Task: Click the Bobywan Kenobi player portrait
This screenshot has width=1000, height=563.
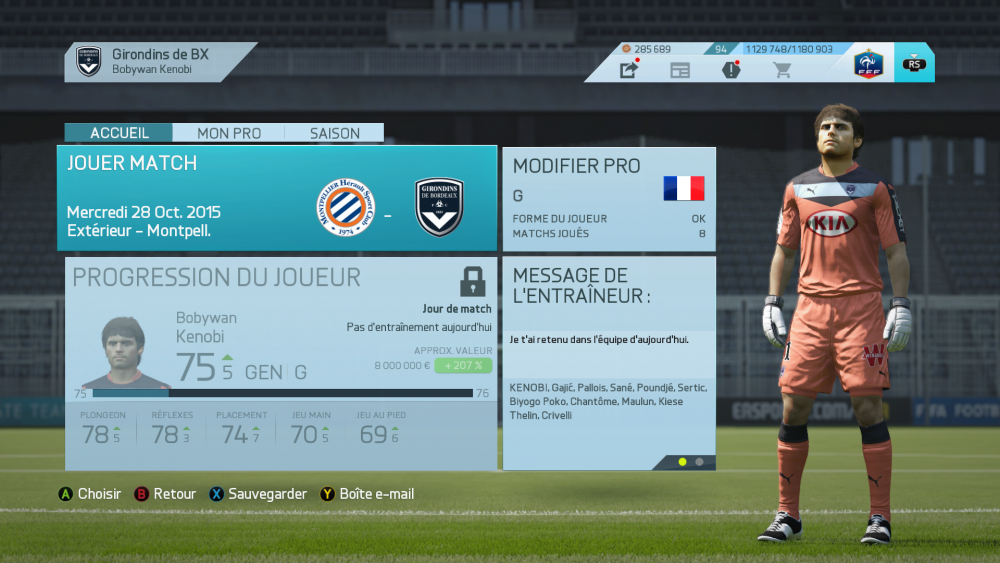Action: click(125, 353)
